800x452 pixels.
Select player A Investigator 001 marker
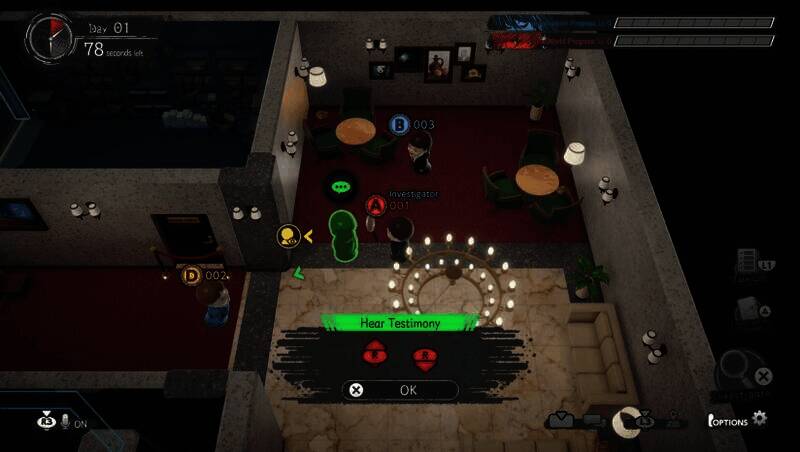coord(376,205)
